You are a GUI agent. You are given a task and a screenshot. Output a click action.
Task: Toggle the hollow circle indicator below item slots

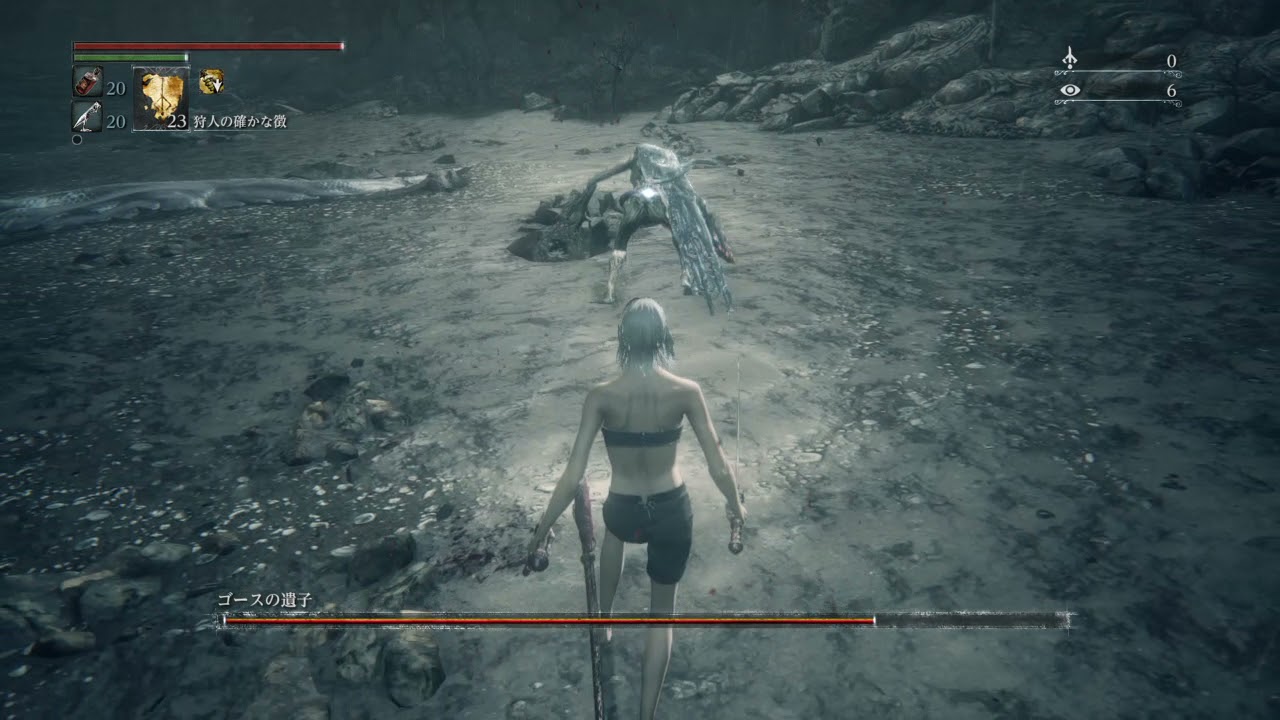coord(77,139)
